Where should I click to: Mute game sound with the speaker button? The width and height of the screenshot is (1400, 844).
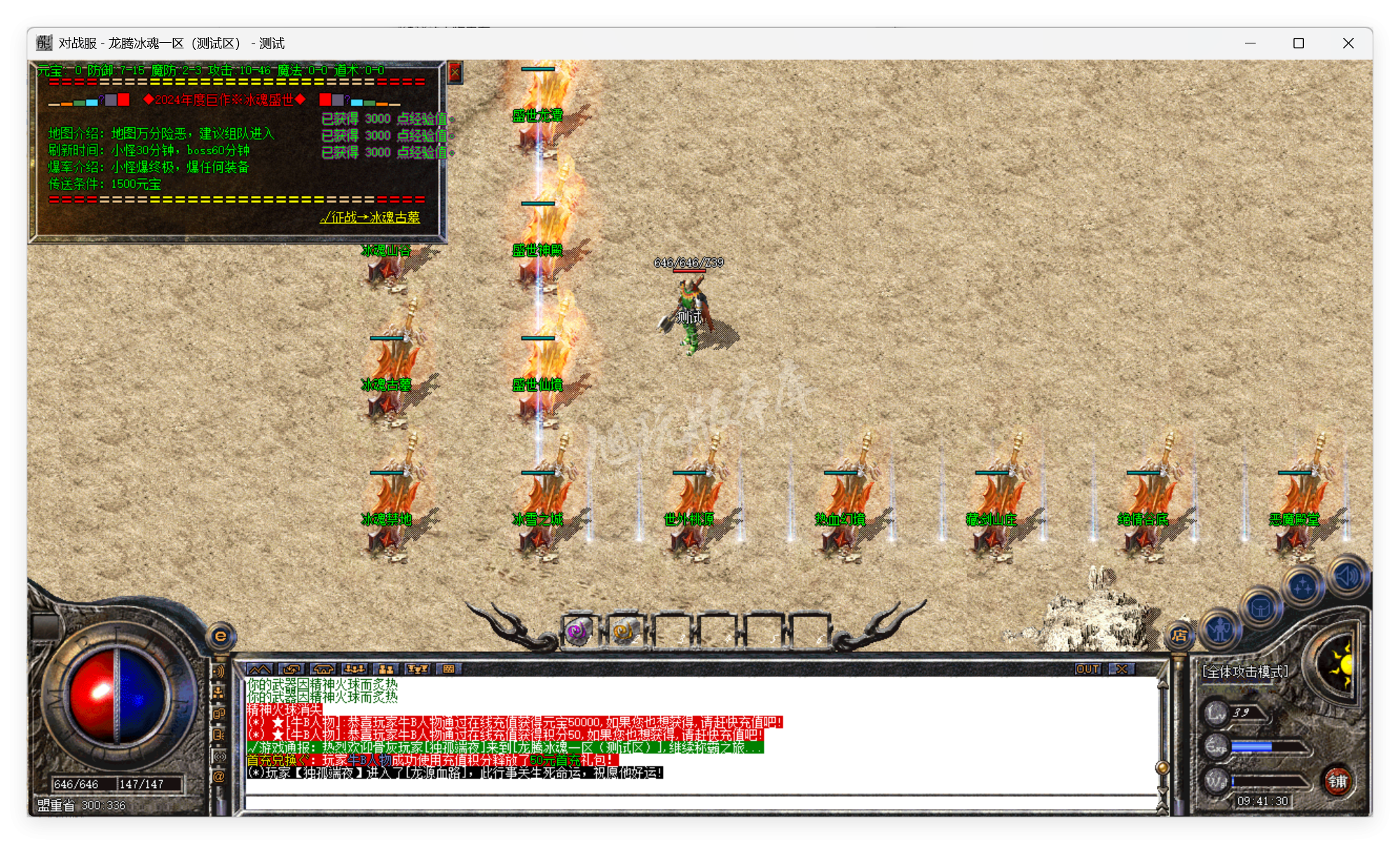(x=1347, y=576)
